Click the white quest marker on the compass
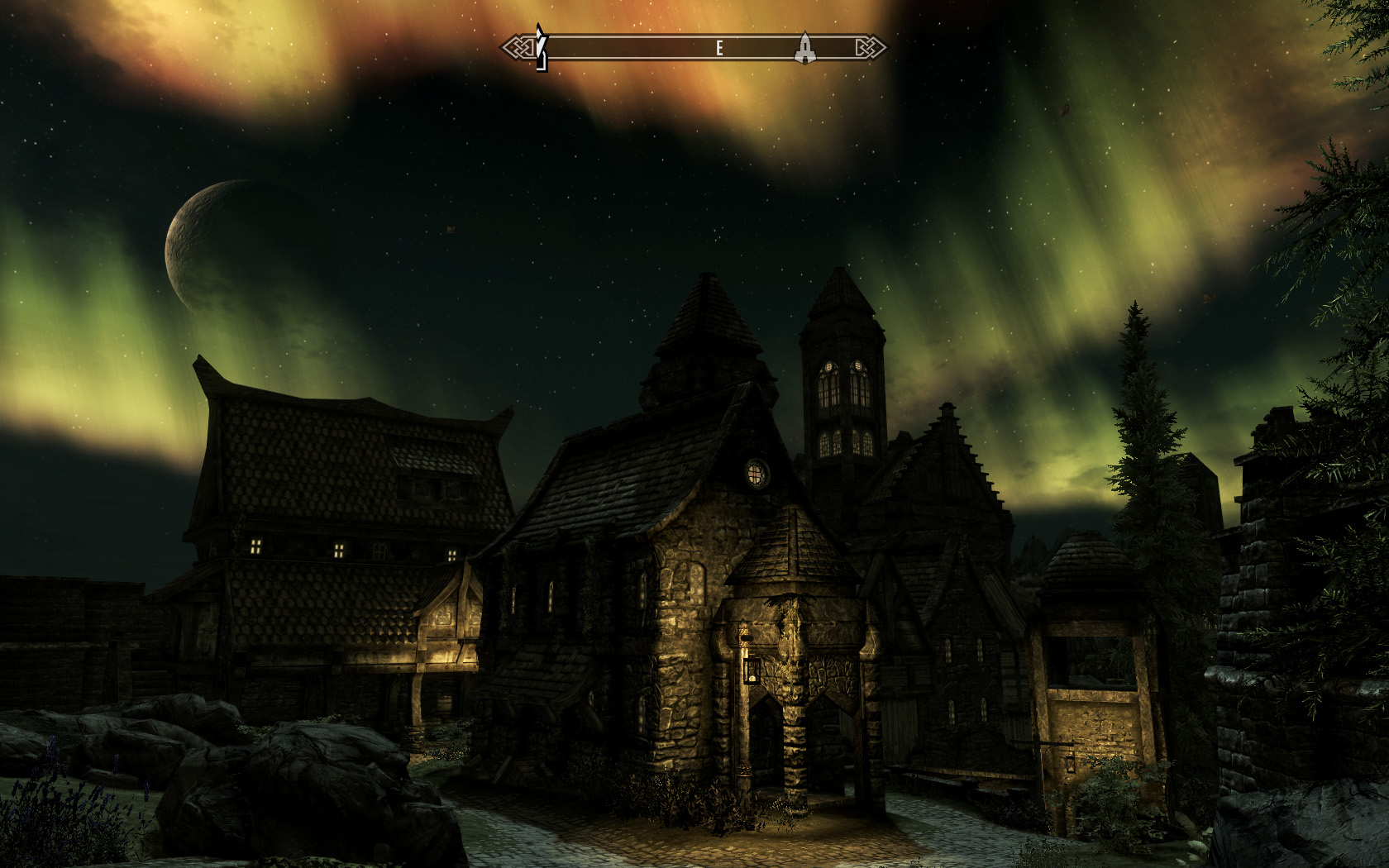 541,48
